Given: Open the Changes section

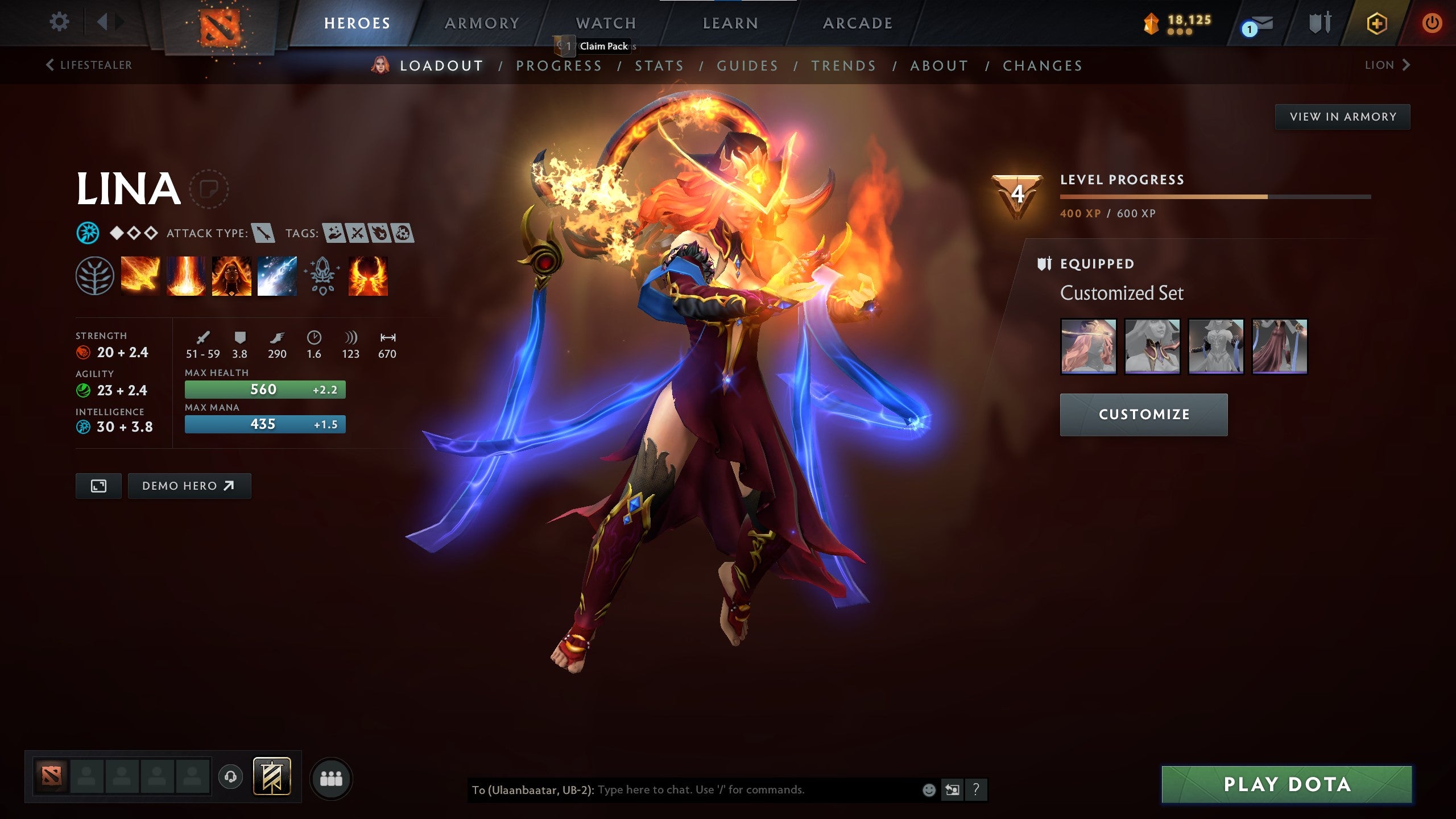Looking at the screenshot, I should click(1043, 66).
